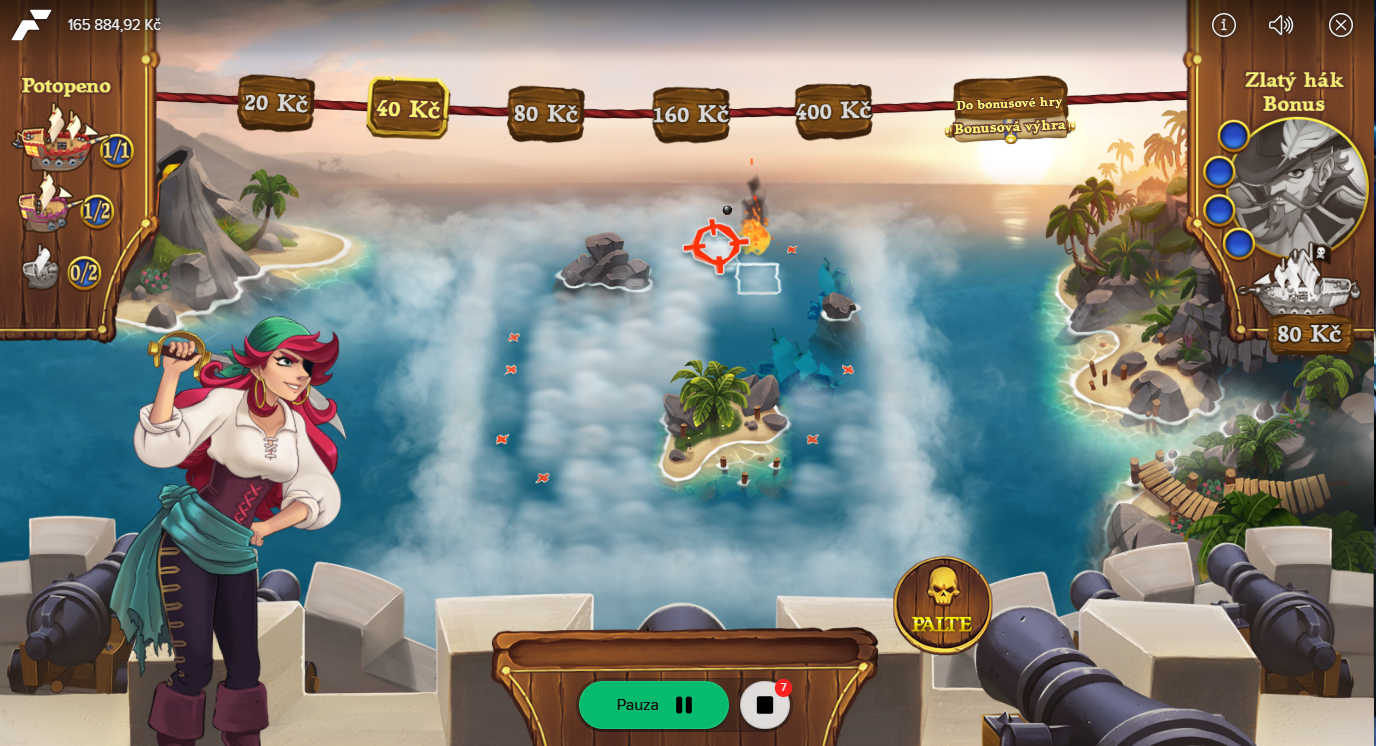The height and width of the screenshot is (746, 1376).
Task: Toggle the sound speaker icon
Action: pyautogui.click(x=1281, y=25)
